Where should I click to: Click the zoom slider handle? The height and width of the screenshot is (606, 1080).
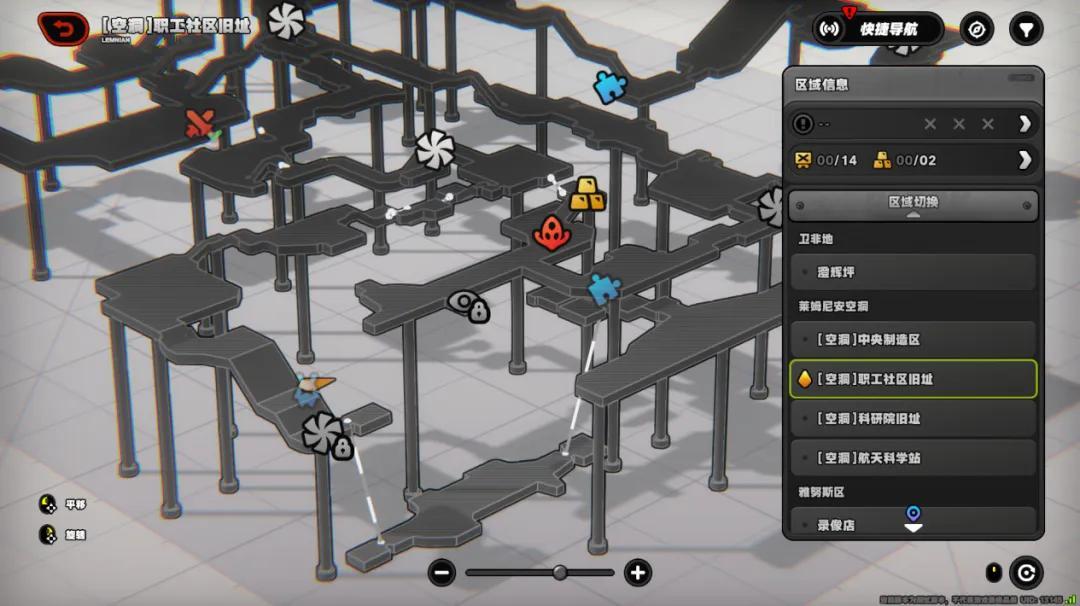560,573
